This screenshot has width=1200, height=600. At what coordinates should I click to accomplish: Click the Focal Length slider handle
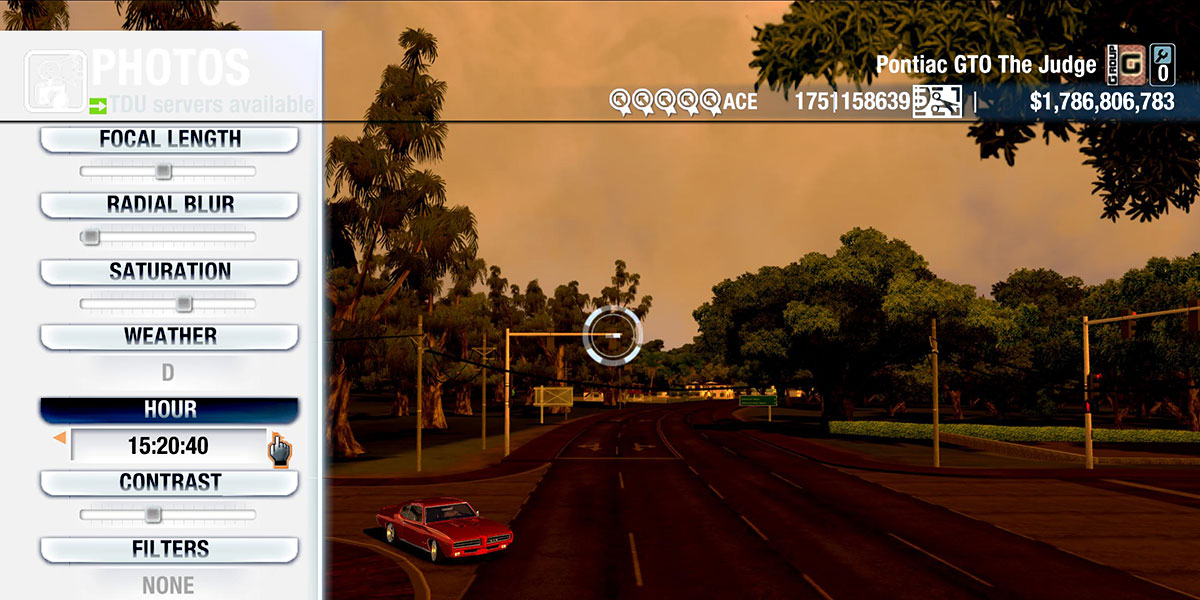[163, 172]
